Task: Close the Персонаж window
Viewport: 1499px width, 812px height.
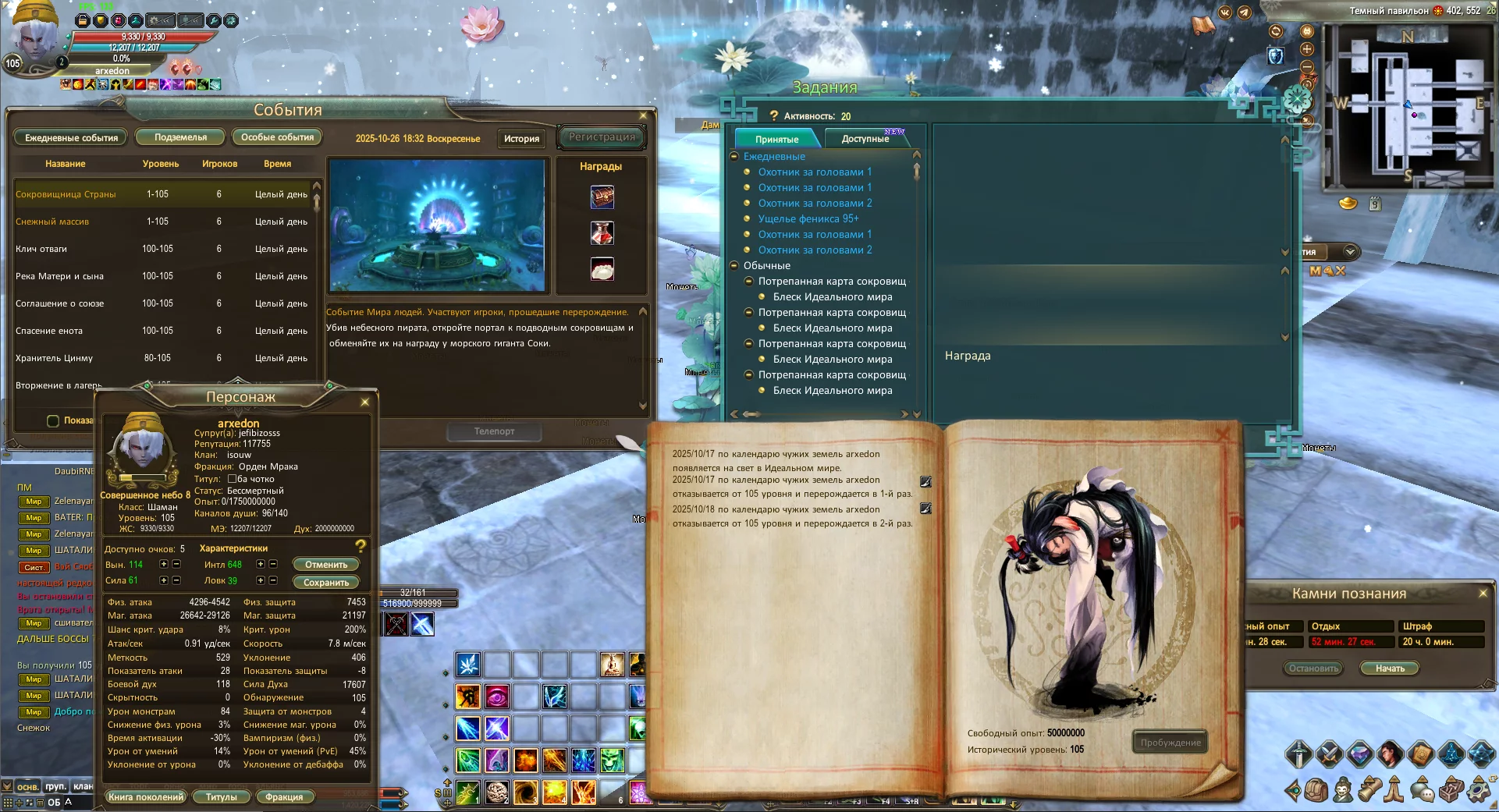Action: (x=365, y=402)
